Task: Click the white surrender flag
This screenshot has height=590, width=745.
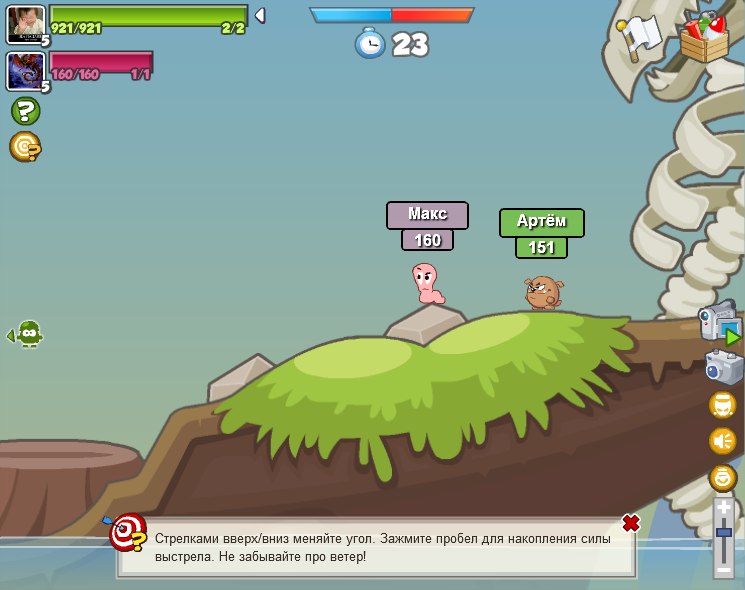Action: tap(641, 36)
